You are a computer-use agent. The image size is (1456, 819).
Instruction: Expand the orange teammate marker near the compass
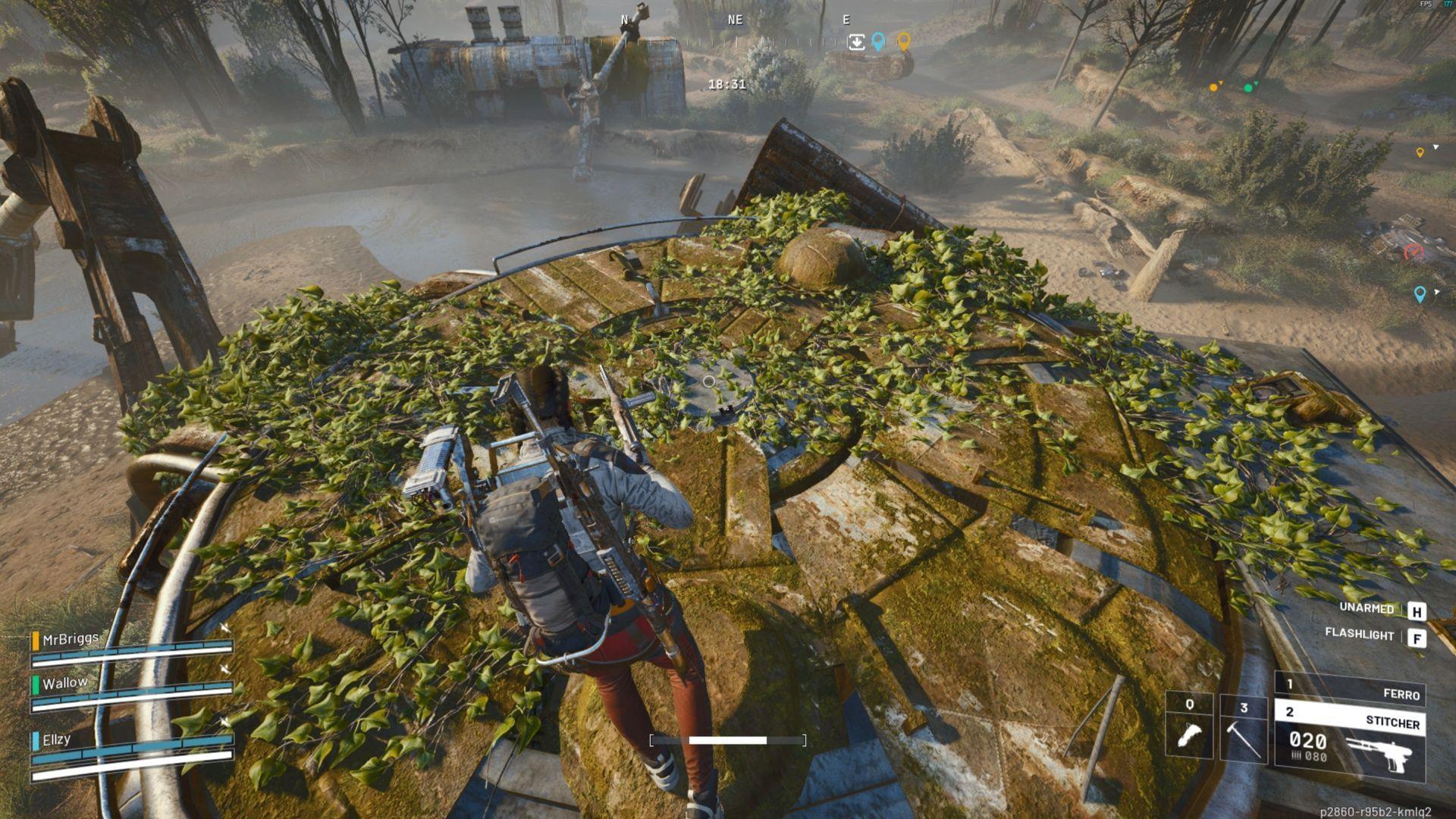(1213, 87)
